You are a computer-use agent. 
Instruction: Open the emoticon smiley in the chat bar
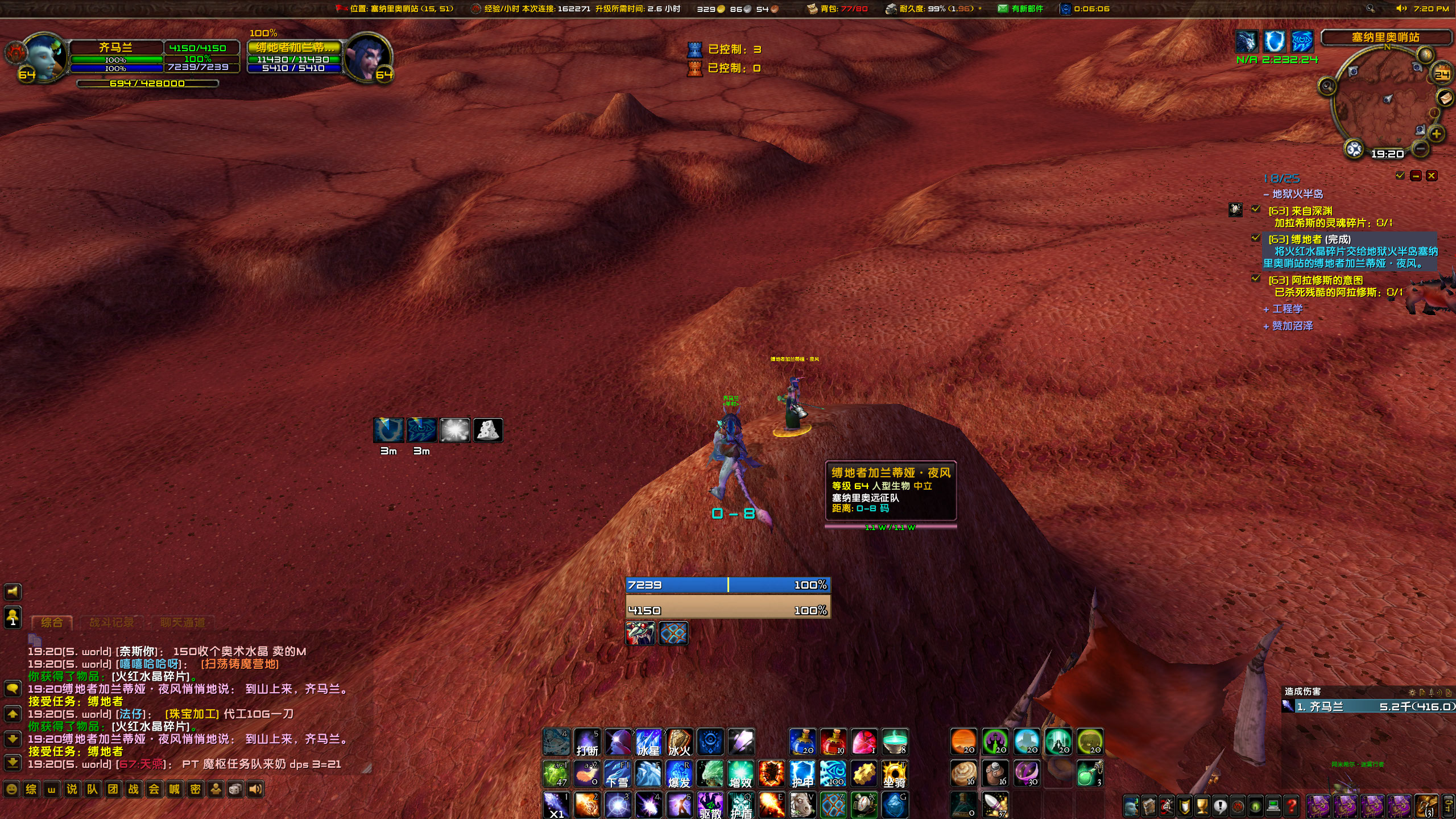(x=11, y=789)
